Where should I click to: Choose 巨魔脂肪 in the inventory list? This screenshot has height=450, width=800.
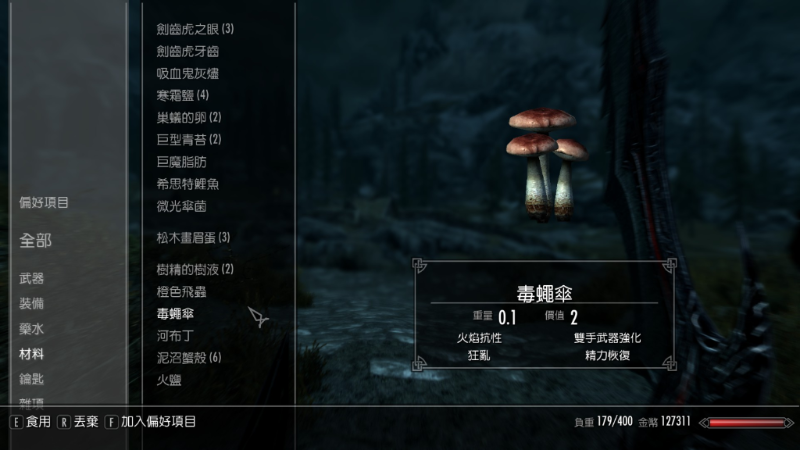tap(181, 161)
